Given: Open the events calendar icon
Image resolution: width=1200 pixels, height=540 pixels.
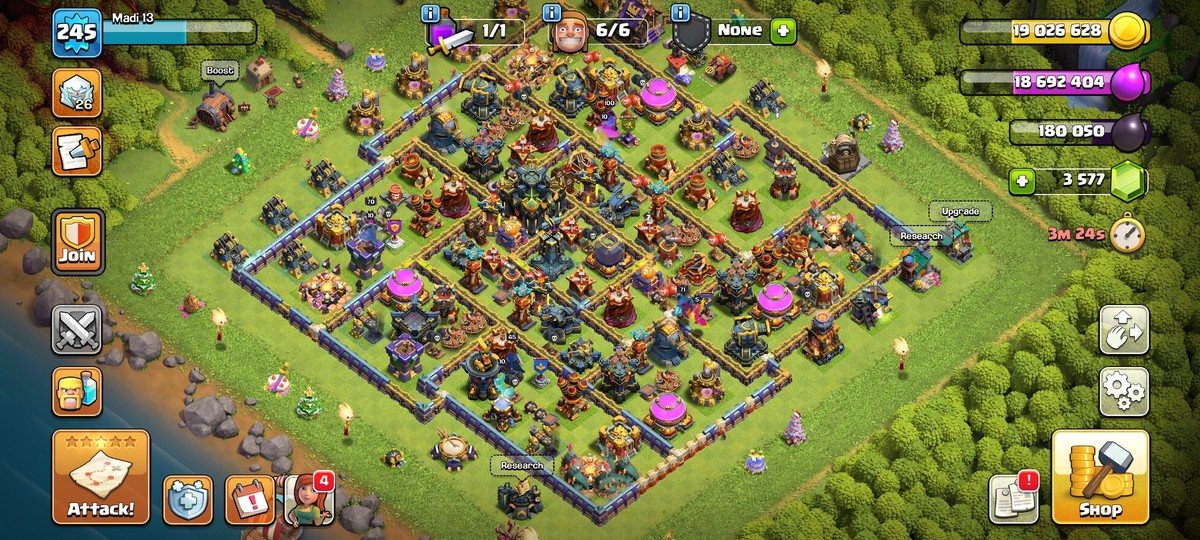Looking at the screenshot, I should (x=249, y=498).
